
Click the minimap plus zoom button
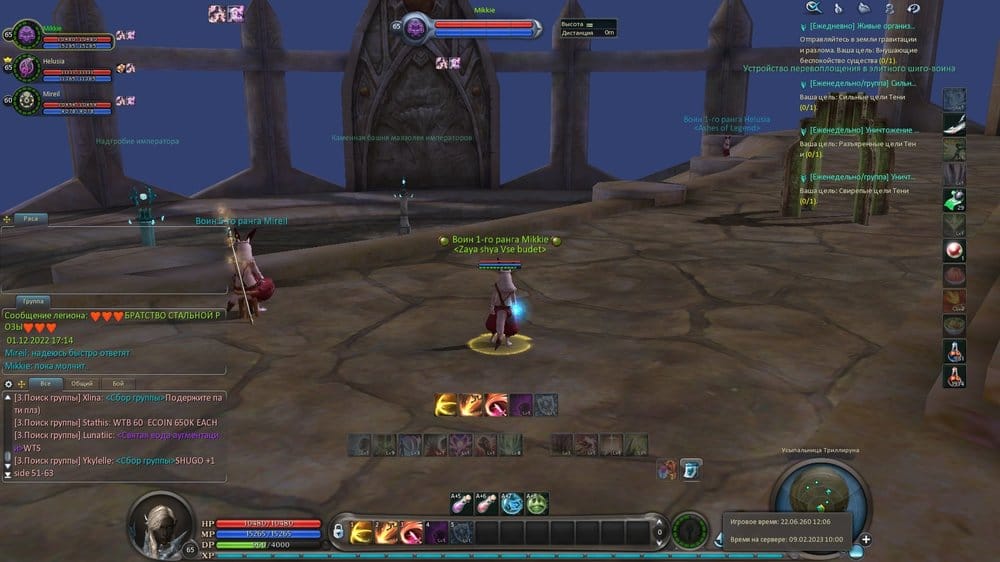(x=865, y=540)
